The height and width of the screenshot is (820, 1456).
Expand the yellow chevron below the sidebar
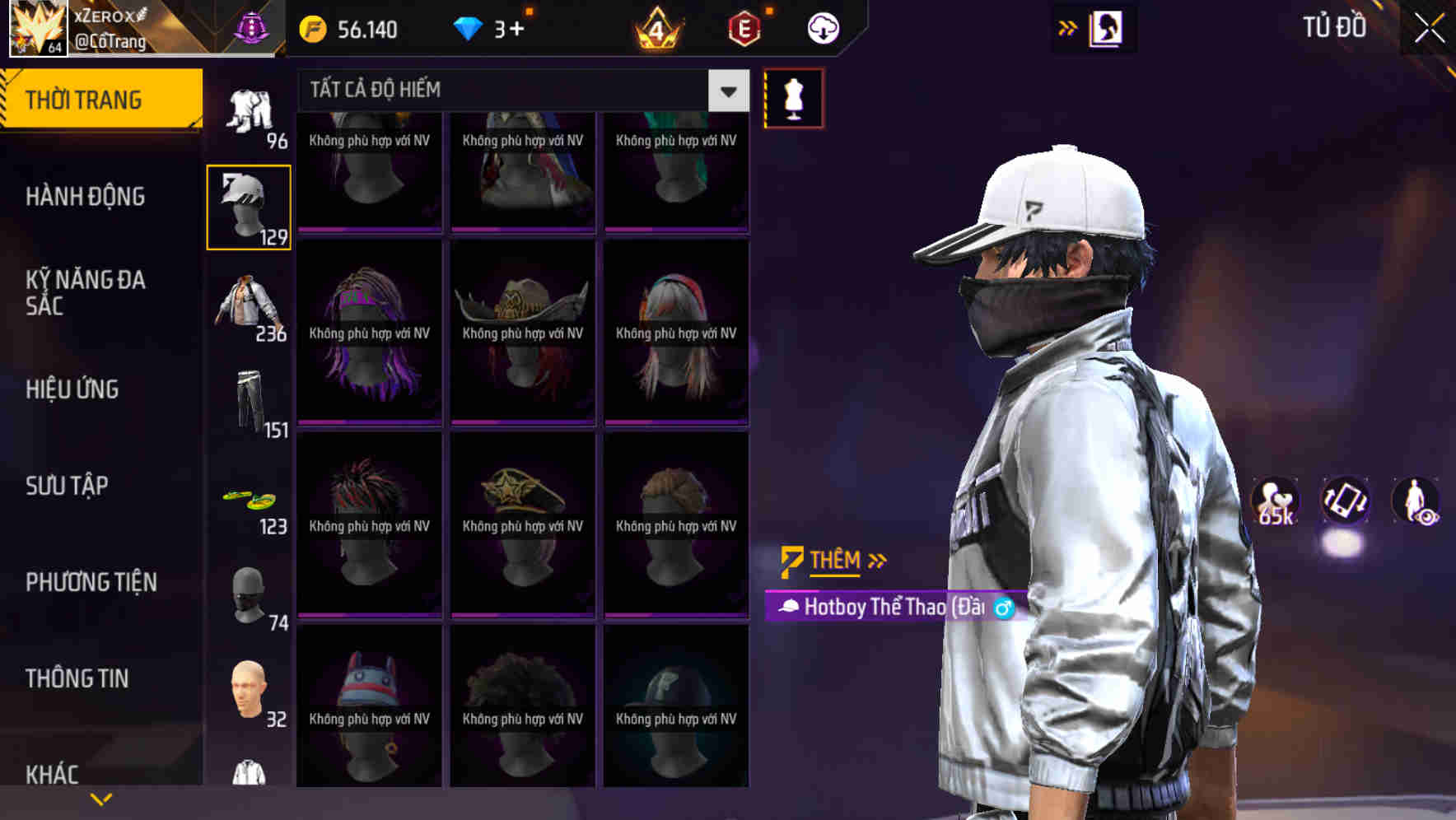100,798
